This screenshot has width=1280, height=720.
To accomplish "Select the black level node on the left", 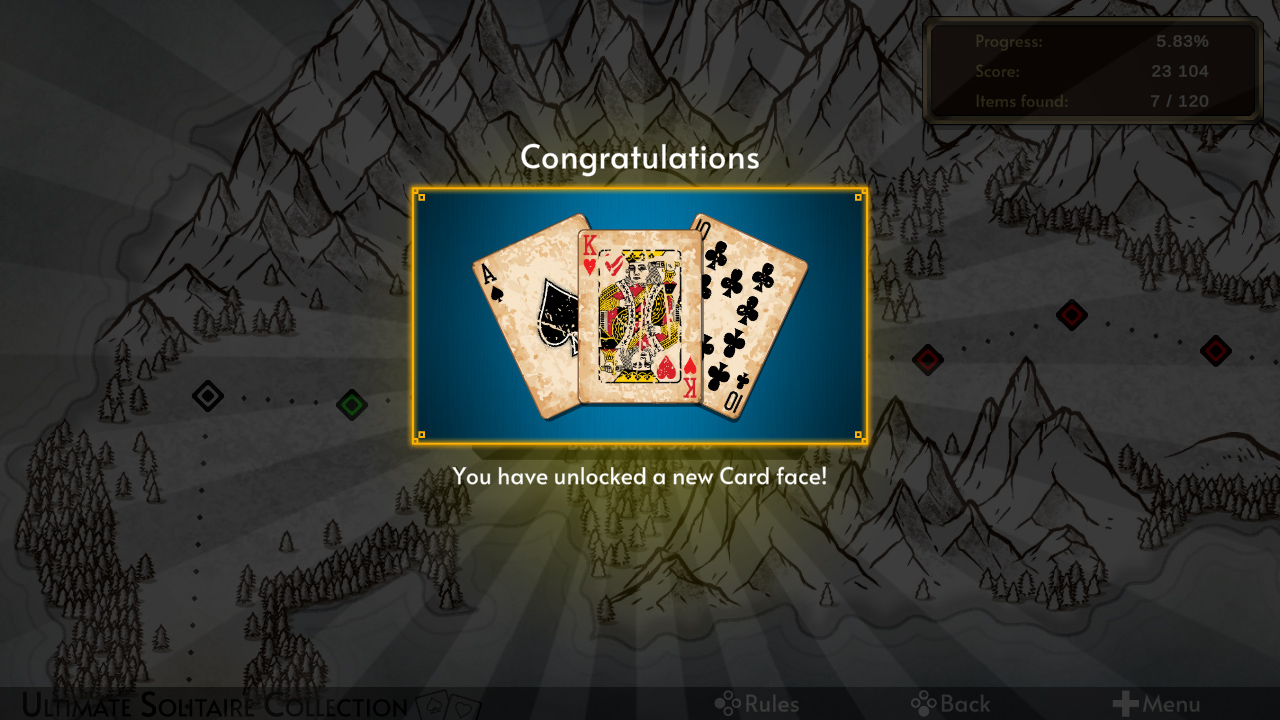I will (x=207, y=396).
